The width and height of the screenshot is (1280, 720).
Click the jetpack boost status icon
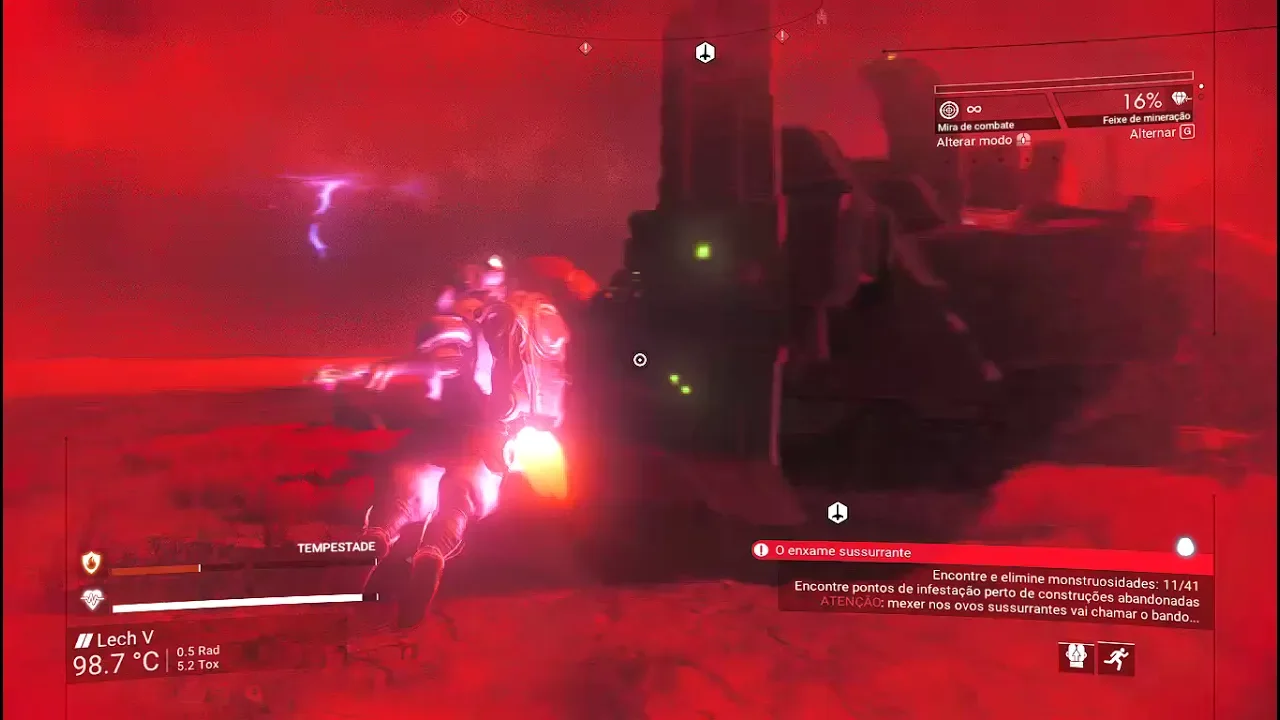pos(1076,656)
